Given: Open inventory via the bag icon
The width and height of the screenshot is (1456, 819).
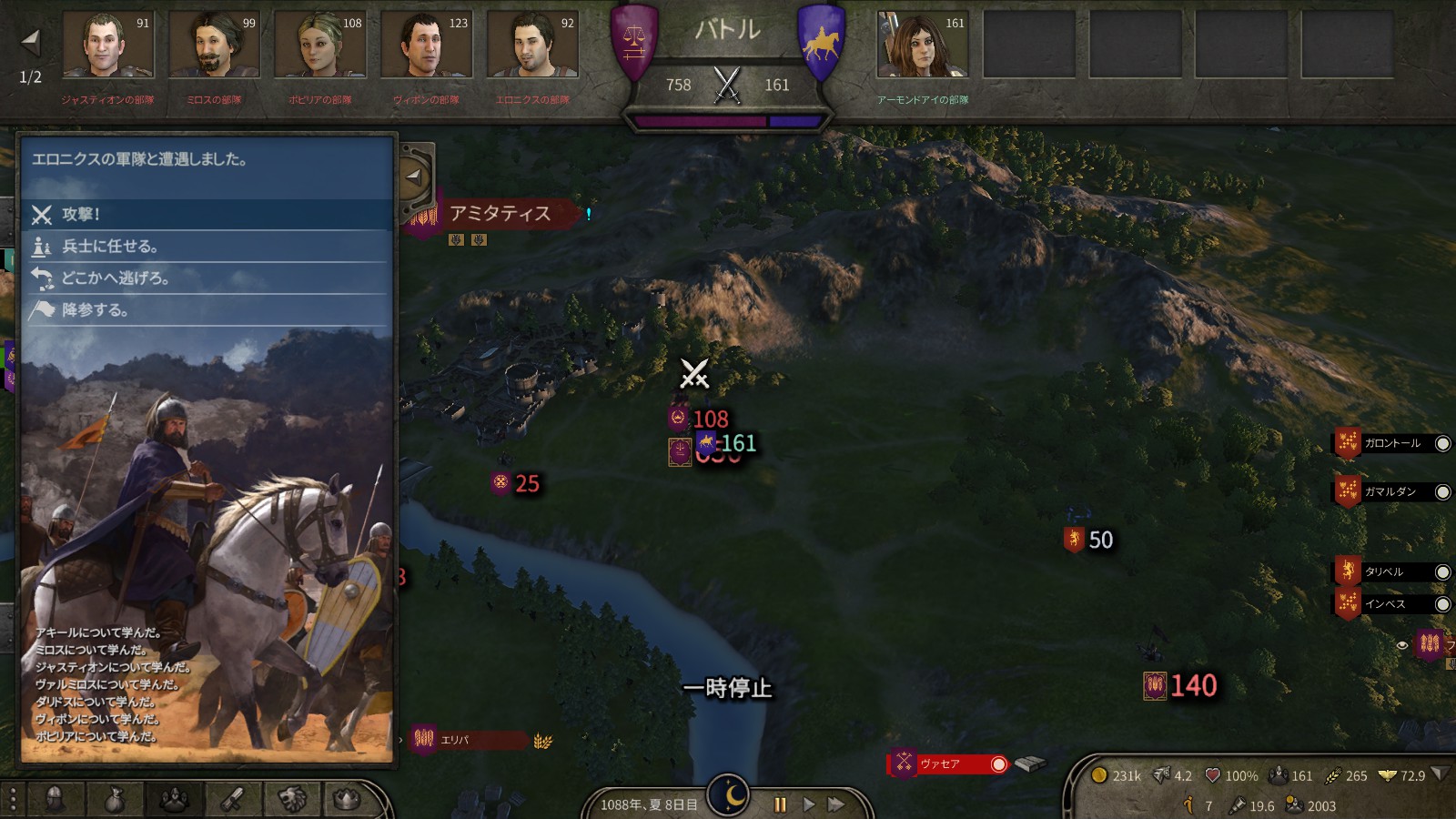Looking at the screenshot, I should click(114, 799).
